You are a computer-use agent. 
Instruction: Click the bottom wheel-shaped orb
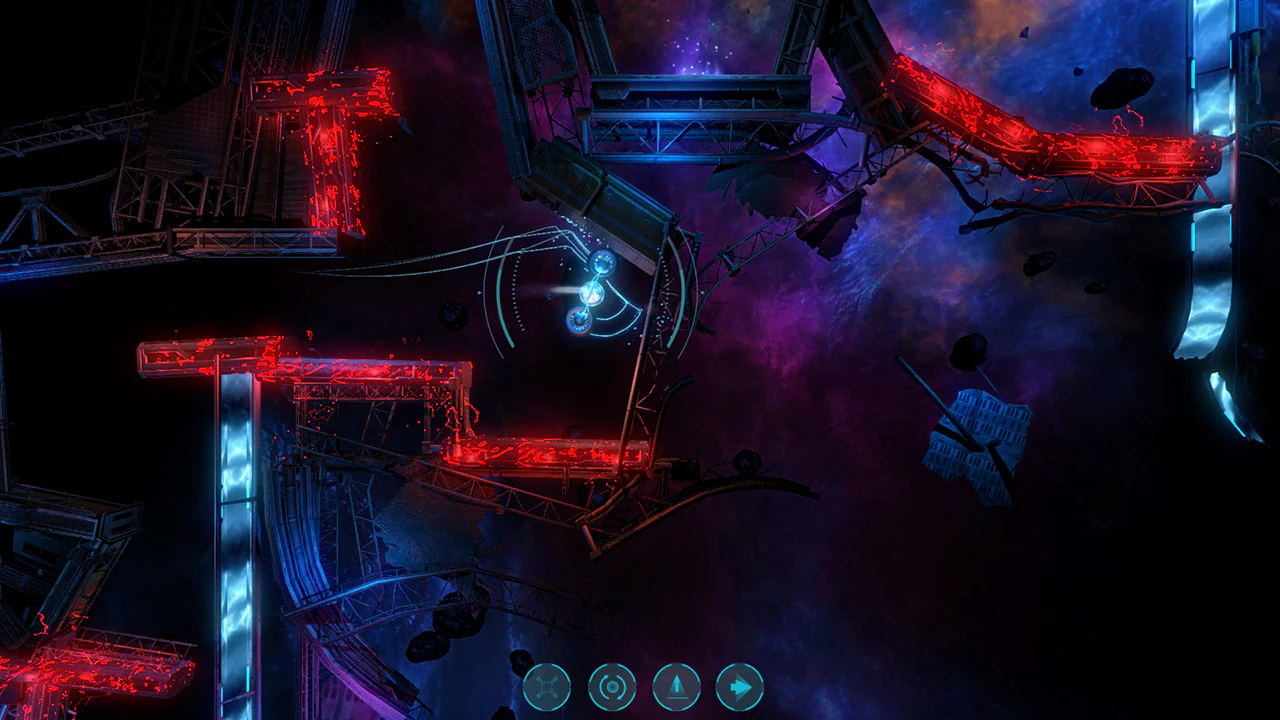point(580,322)
